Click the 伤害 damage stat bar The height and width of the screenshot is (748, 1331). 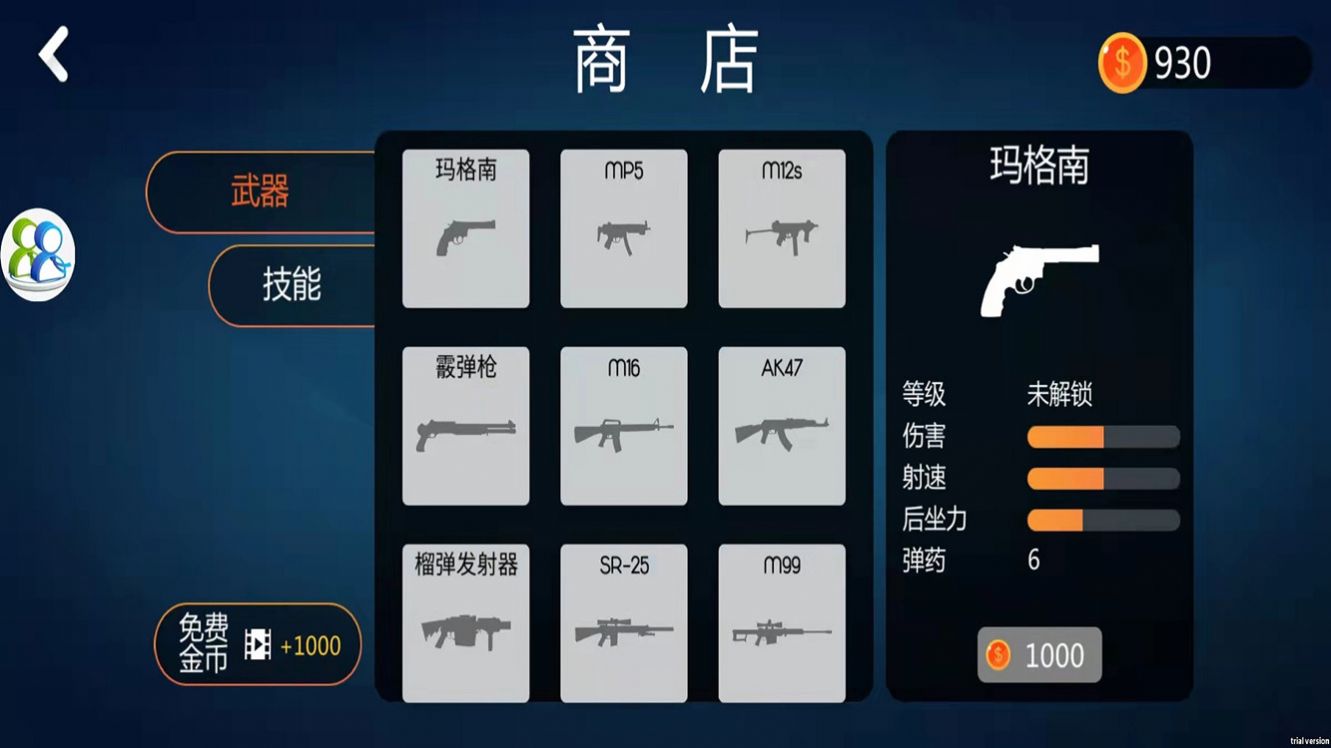1102,436
